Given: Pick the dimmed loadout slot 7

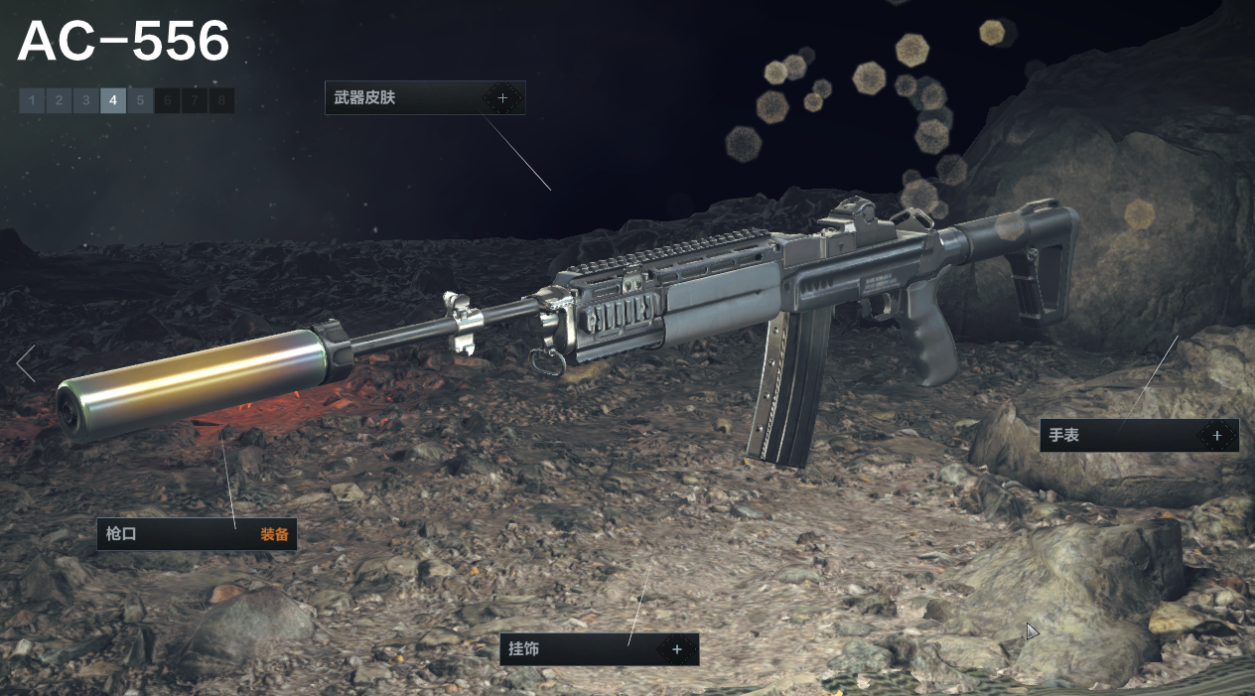Looking at the screenshot, I should 194,100.
